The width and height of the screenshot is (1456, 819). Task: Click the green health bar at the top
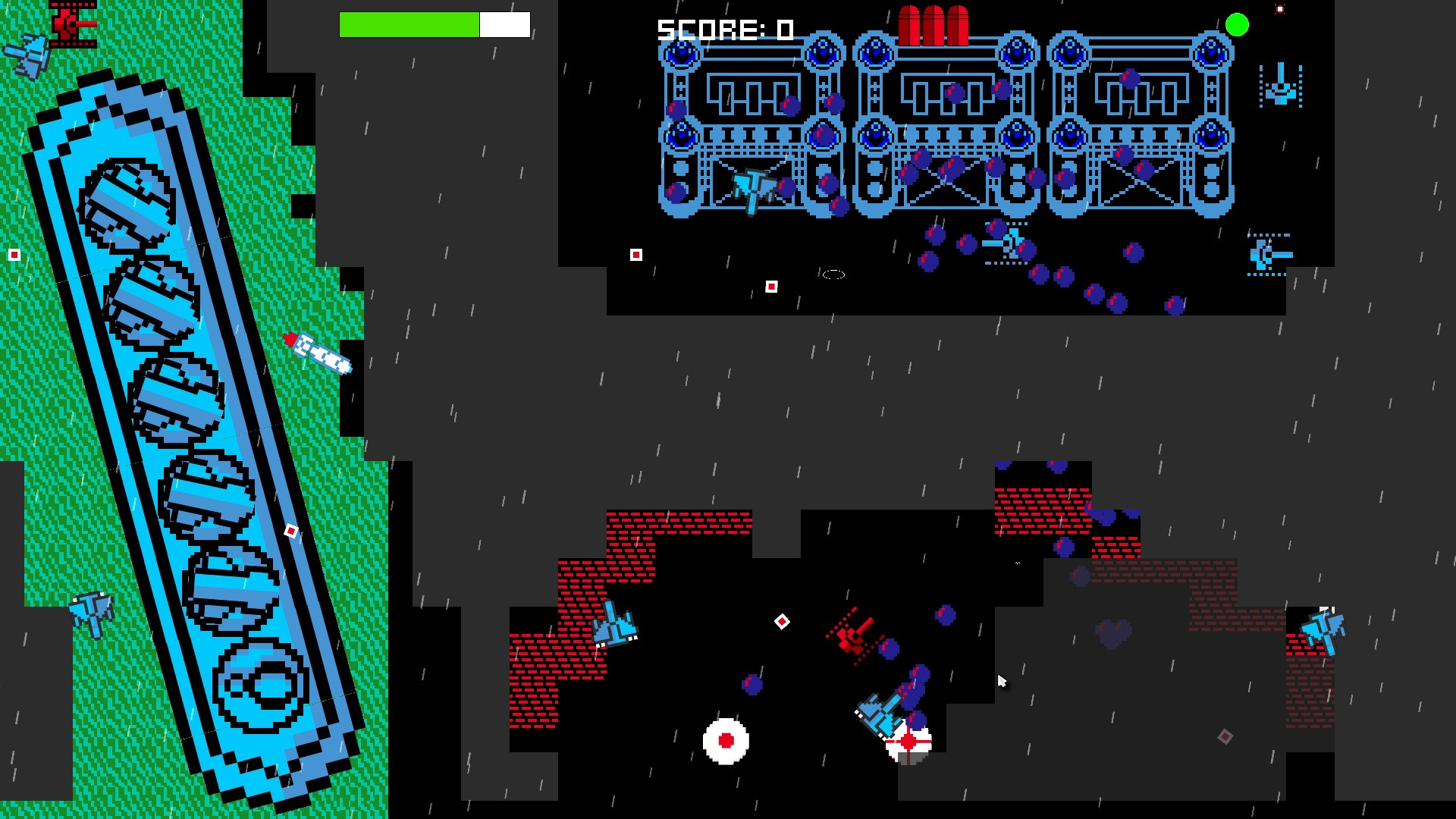pos(409,24)
